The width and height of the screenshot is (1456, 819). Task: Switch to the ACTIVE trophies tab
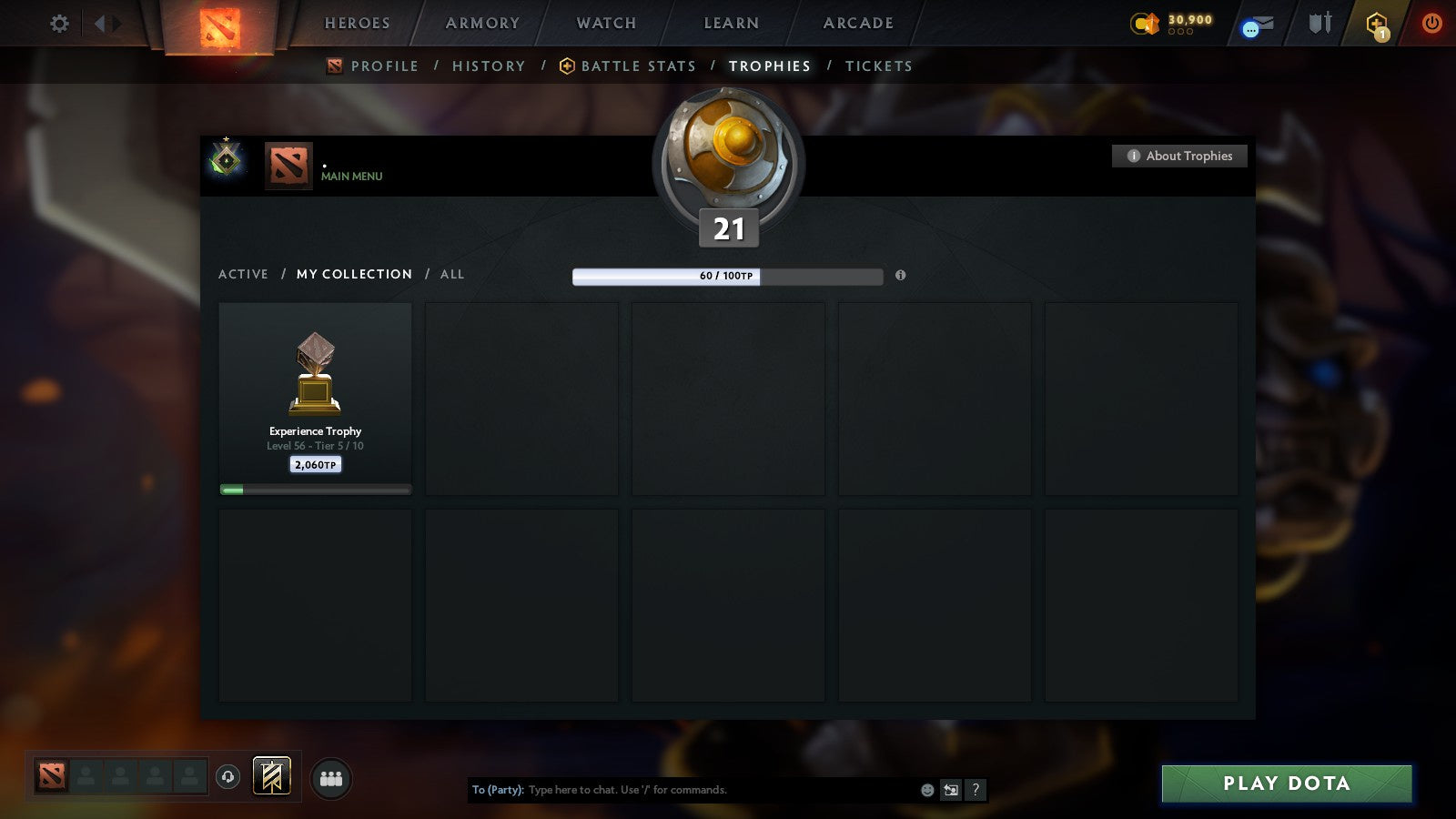pyautogui.click(x=243, y=274)
